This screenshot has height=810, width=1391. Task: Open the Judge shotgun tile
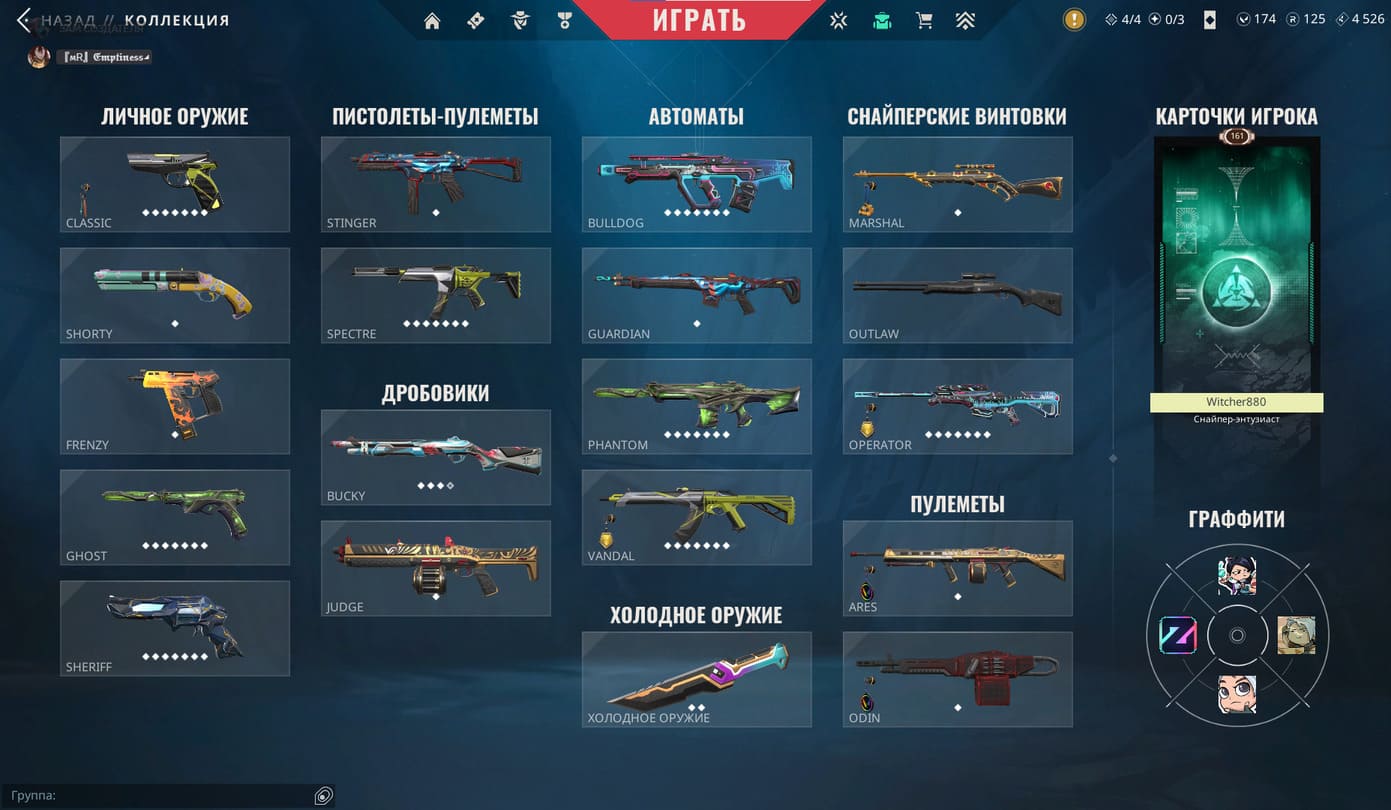tap(436, 568)
